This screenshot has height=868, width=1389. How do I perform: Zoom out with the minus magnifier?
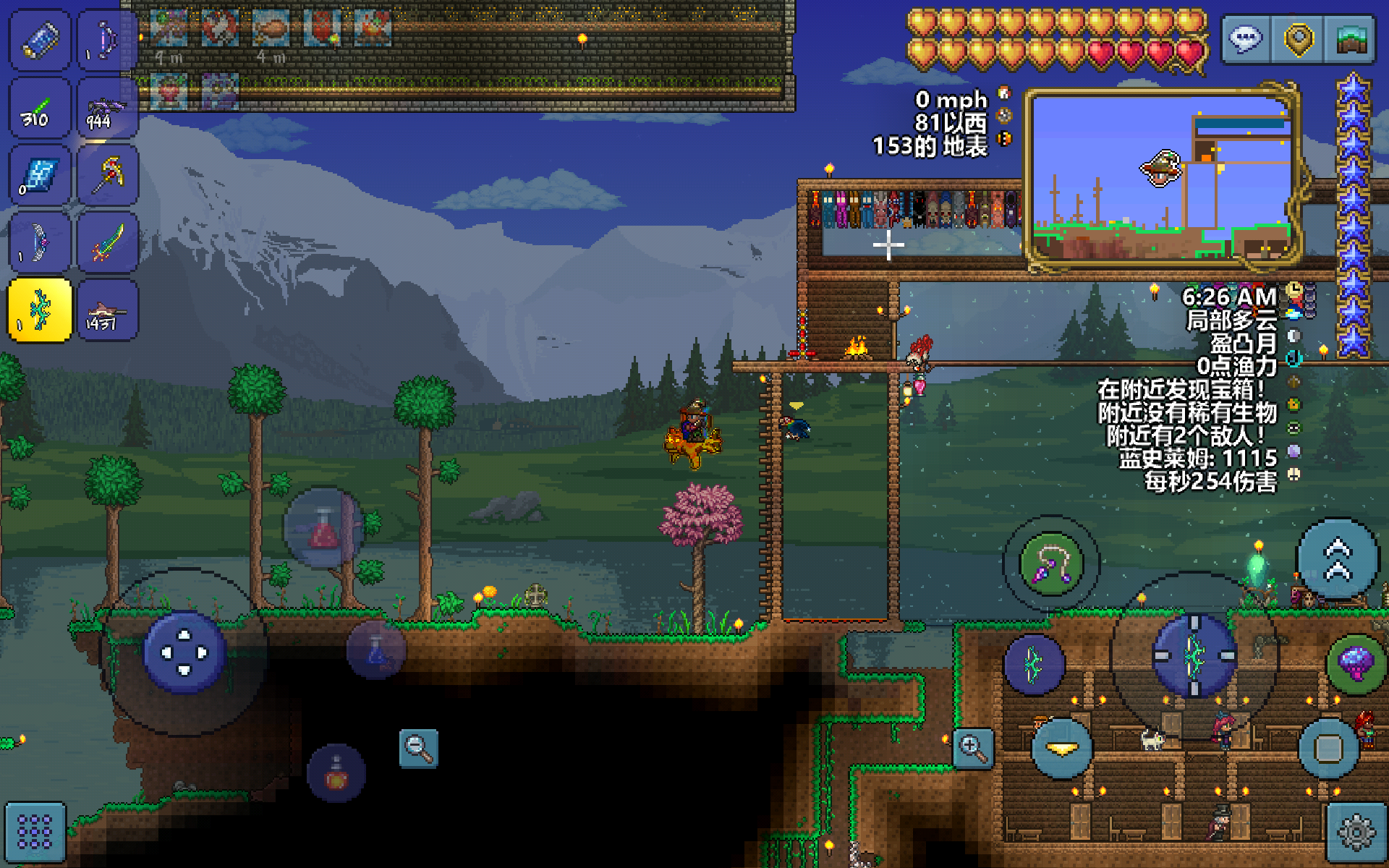(x=418, y=748)
